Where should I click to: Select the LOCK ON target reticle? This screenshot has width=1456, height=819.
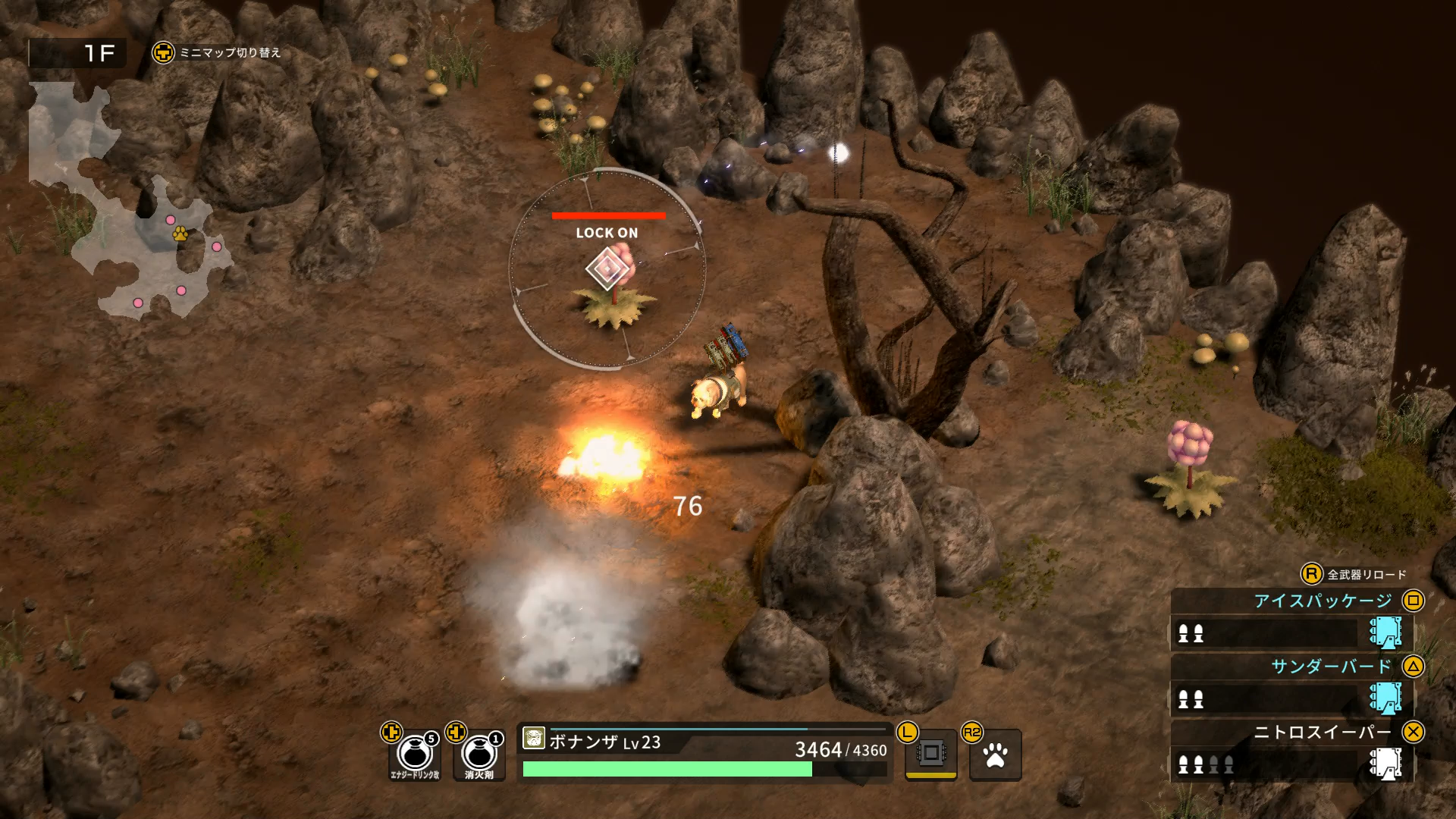click(x=607, y=268)
